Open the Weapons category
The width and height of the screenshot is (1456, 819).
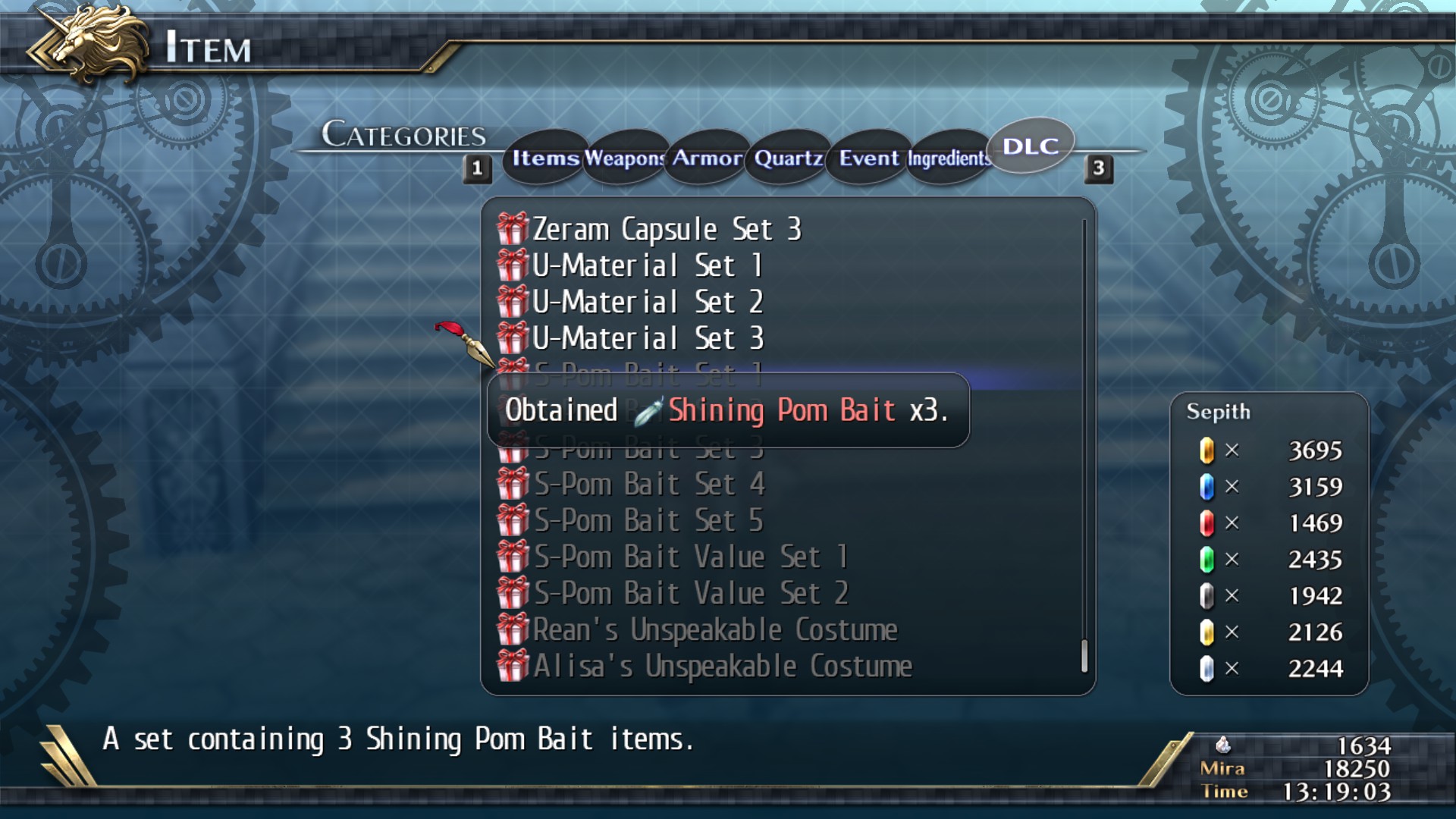click(x=623, y=158)
